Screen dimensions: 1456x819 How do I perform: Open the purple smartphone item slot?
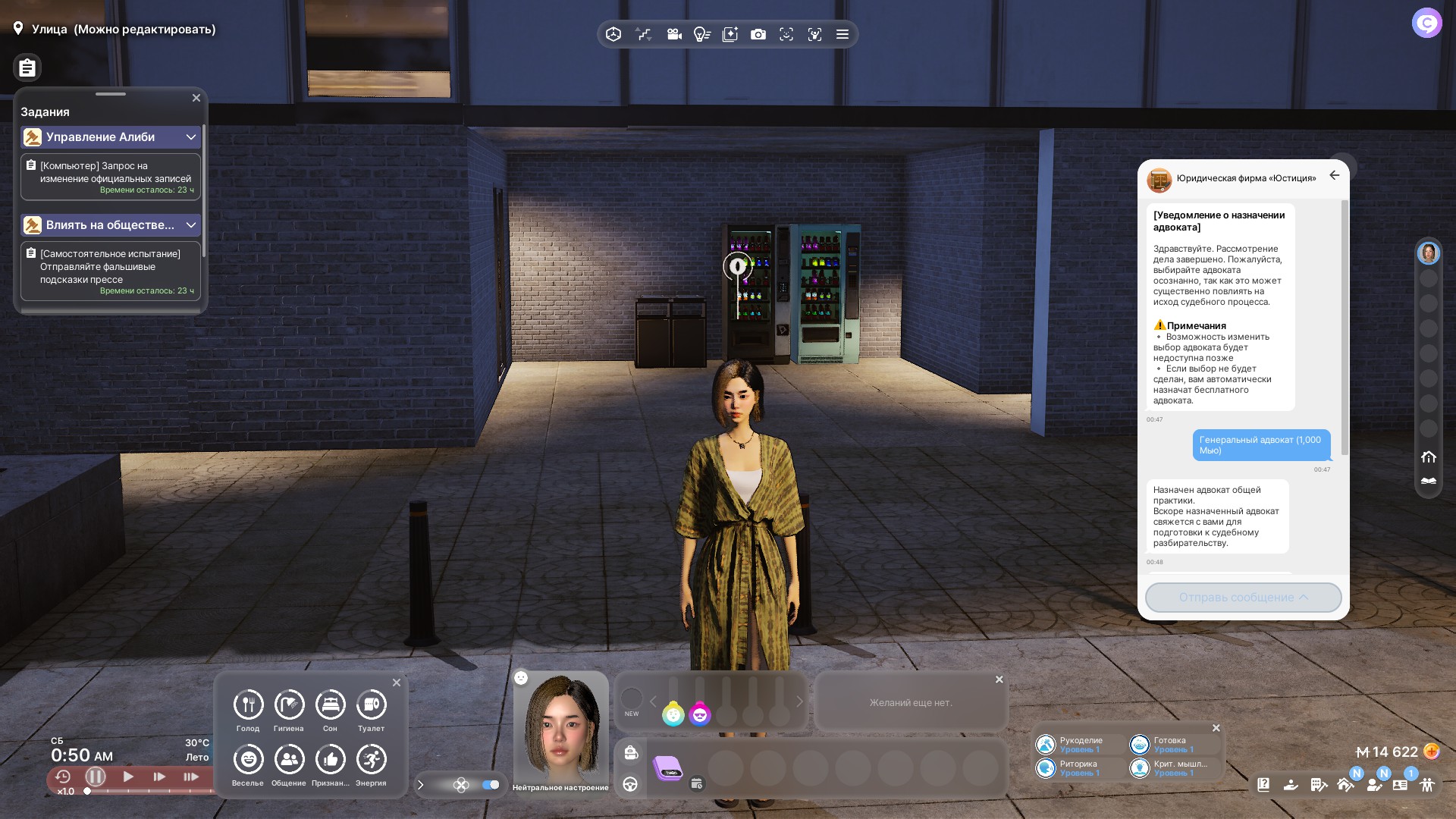click(668, 768)
